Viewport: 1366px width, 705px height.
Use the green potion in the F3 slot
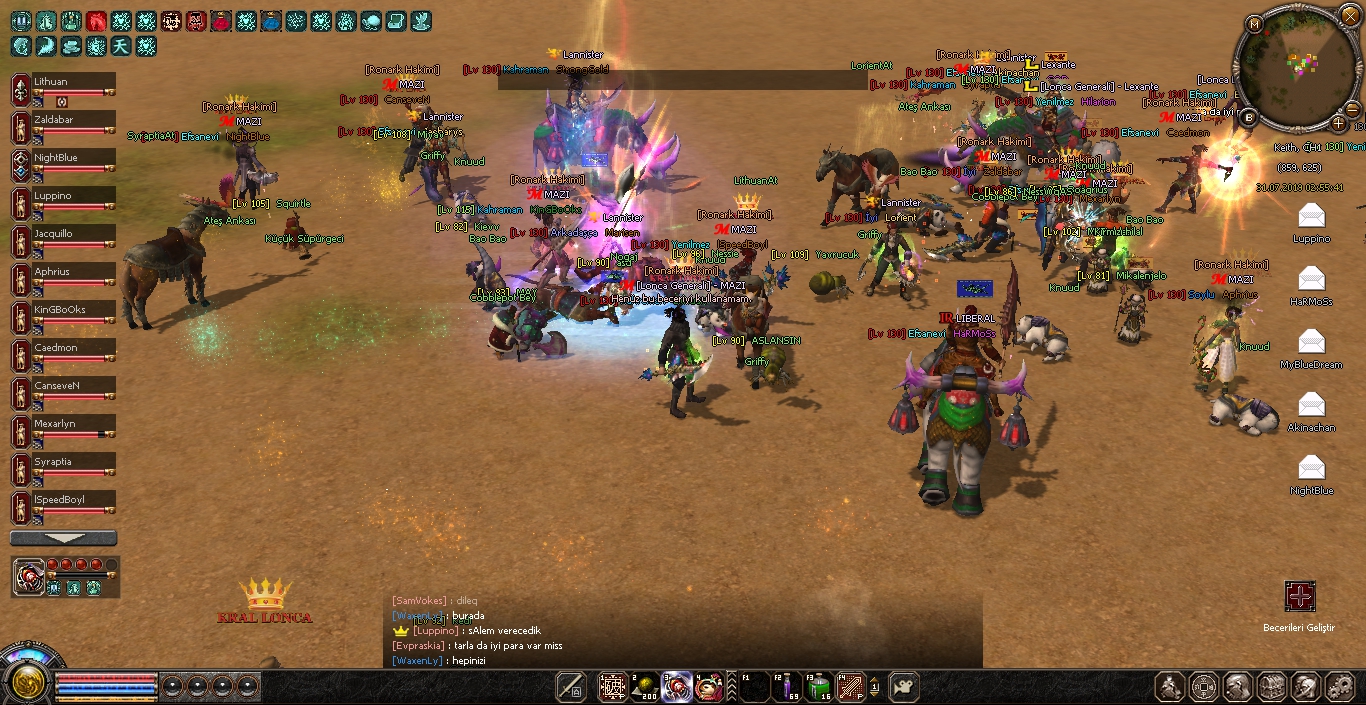click(x=819, y=687)
